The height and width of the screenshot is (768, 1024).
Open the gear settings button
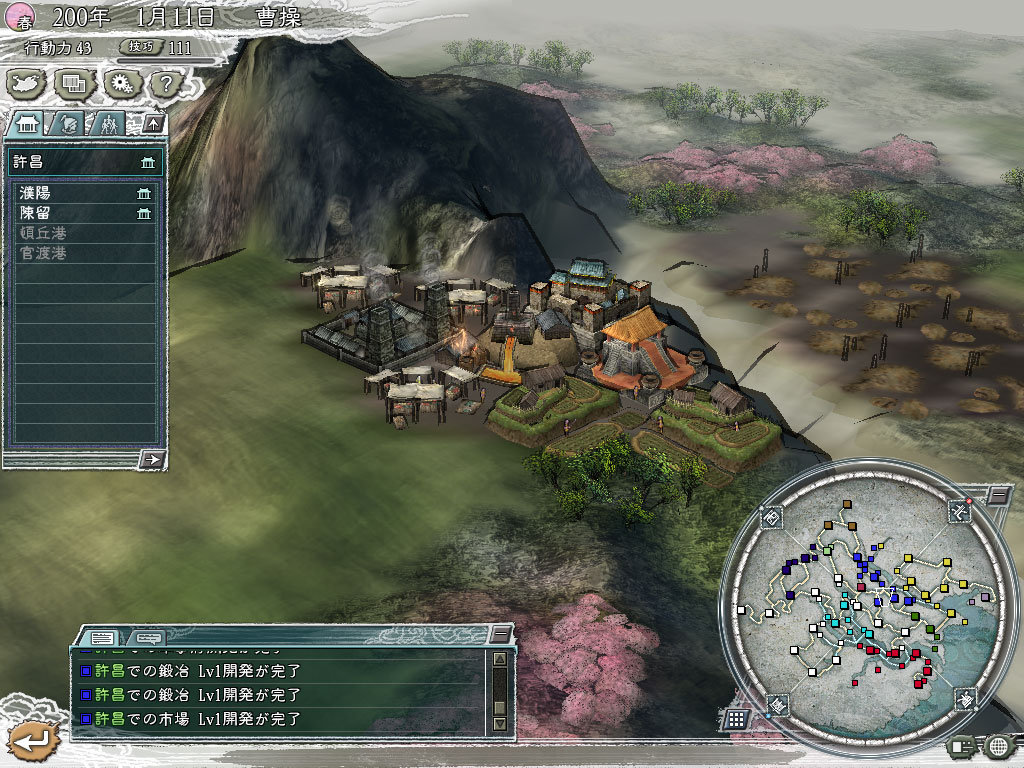[x=121, y=83]
